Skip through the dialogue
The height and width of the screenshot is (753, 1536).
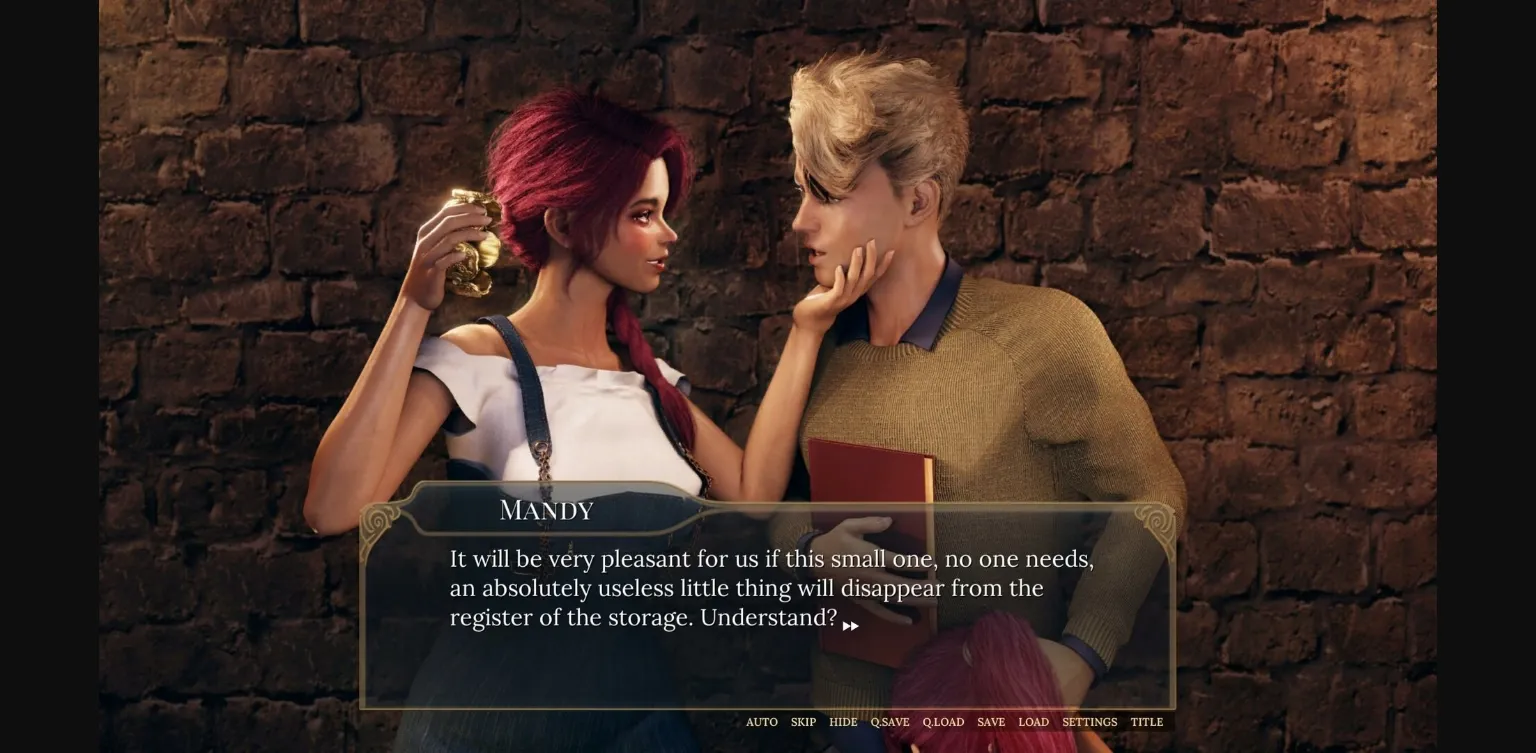tap(803, 722)
